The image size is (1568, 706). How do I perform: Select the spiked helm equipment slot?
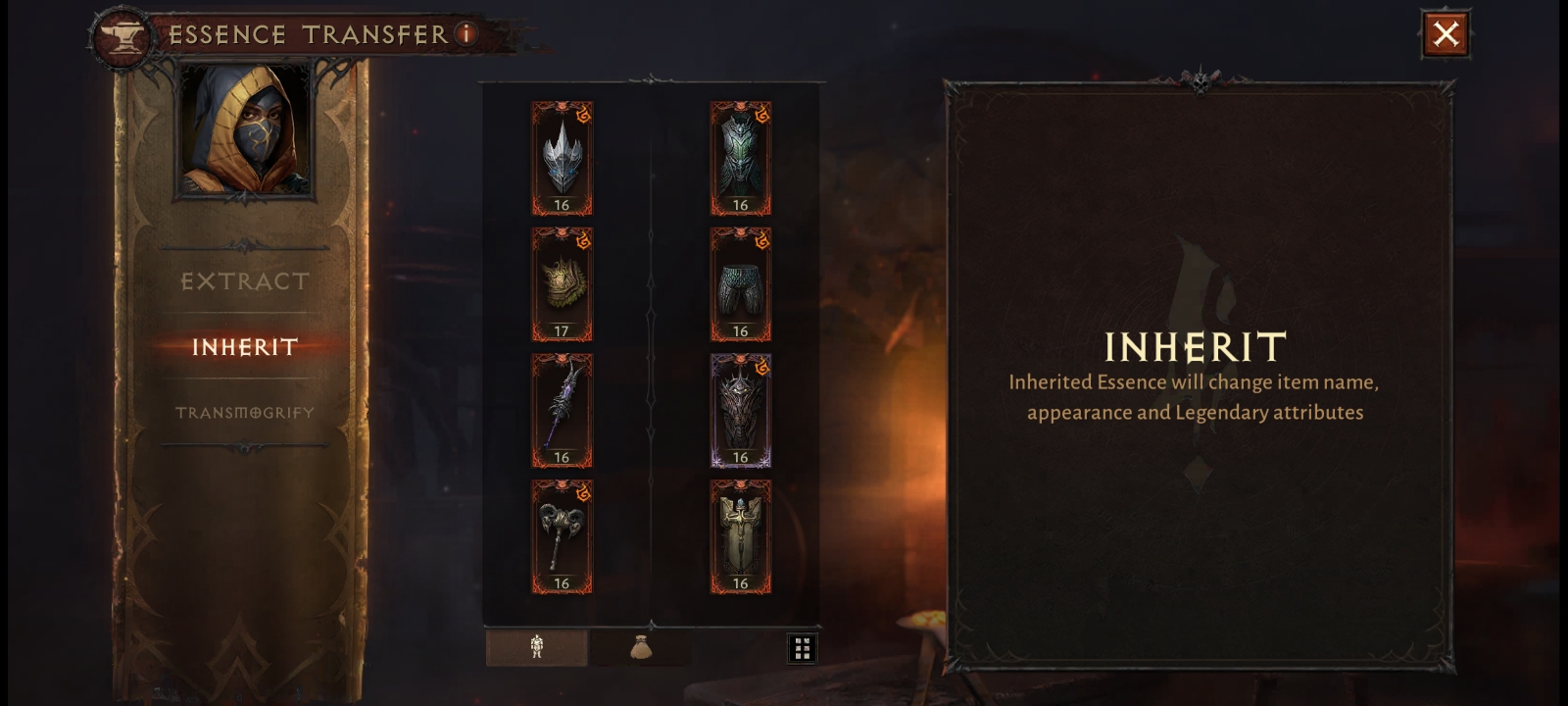(562, 158)
